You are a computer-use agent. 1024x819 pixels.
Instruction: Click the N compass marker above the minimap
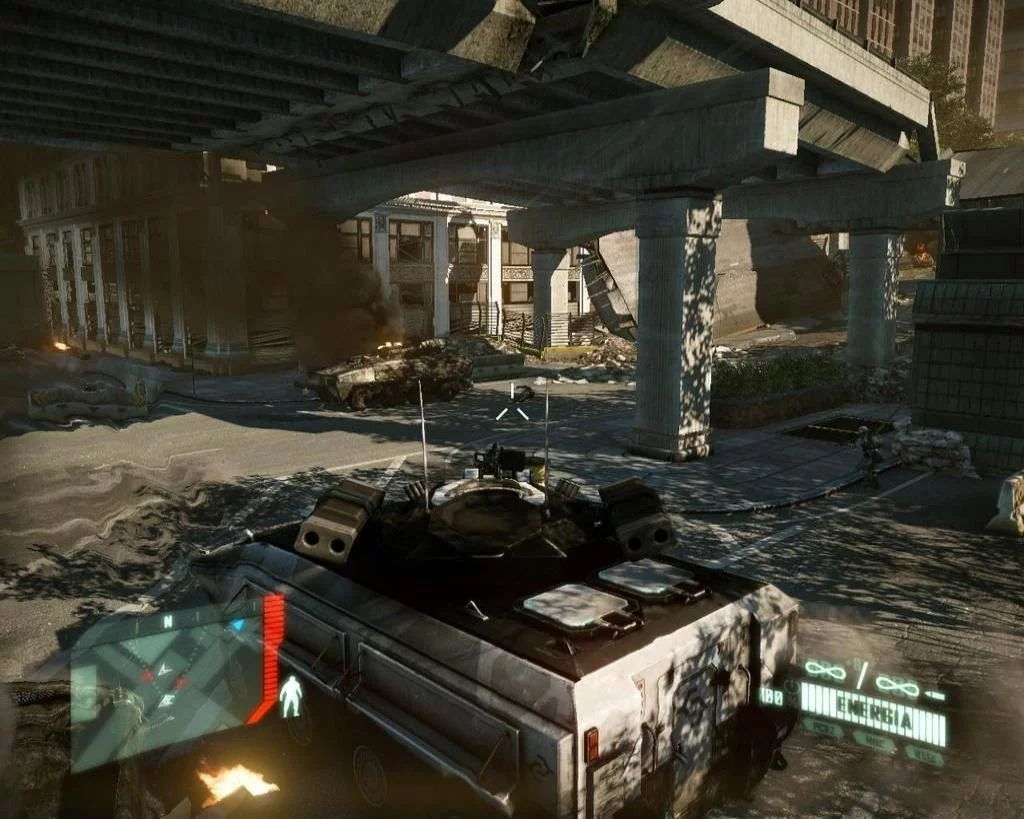click(x=167, y=621)
